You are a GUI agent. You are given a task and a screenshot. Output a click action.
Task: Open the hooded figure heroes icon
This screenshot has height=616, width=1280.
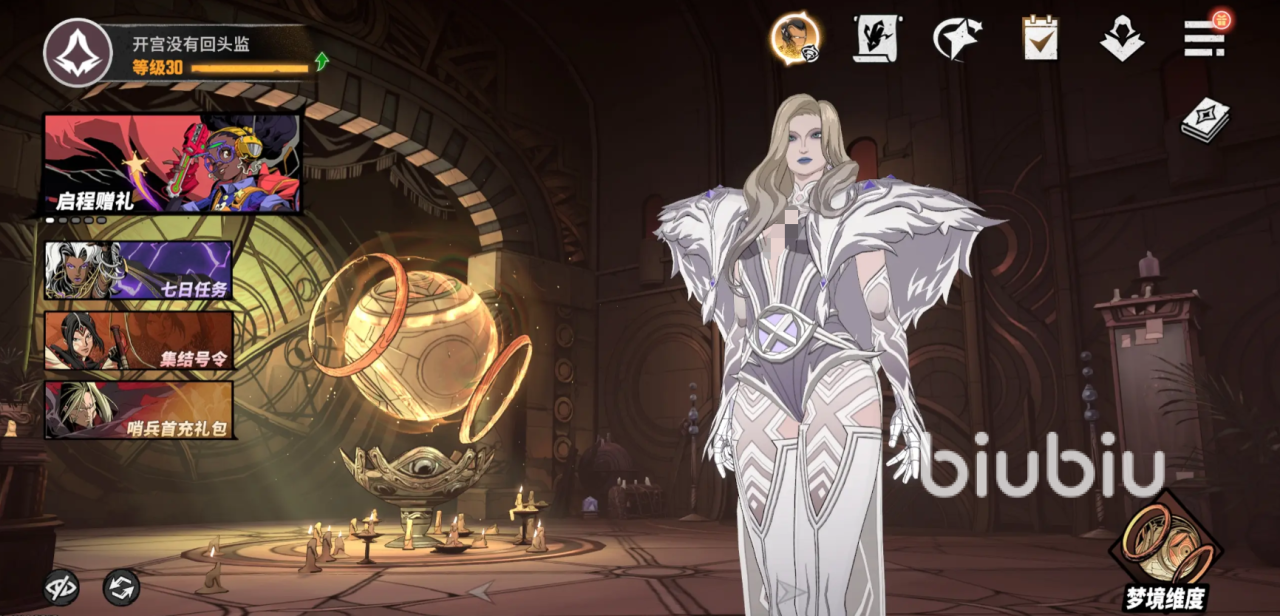tap(1122, 39)
